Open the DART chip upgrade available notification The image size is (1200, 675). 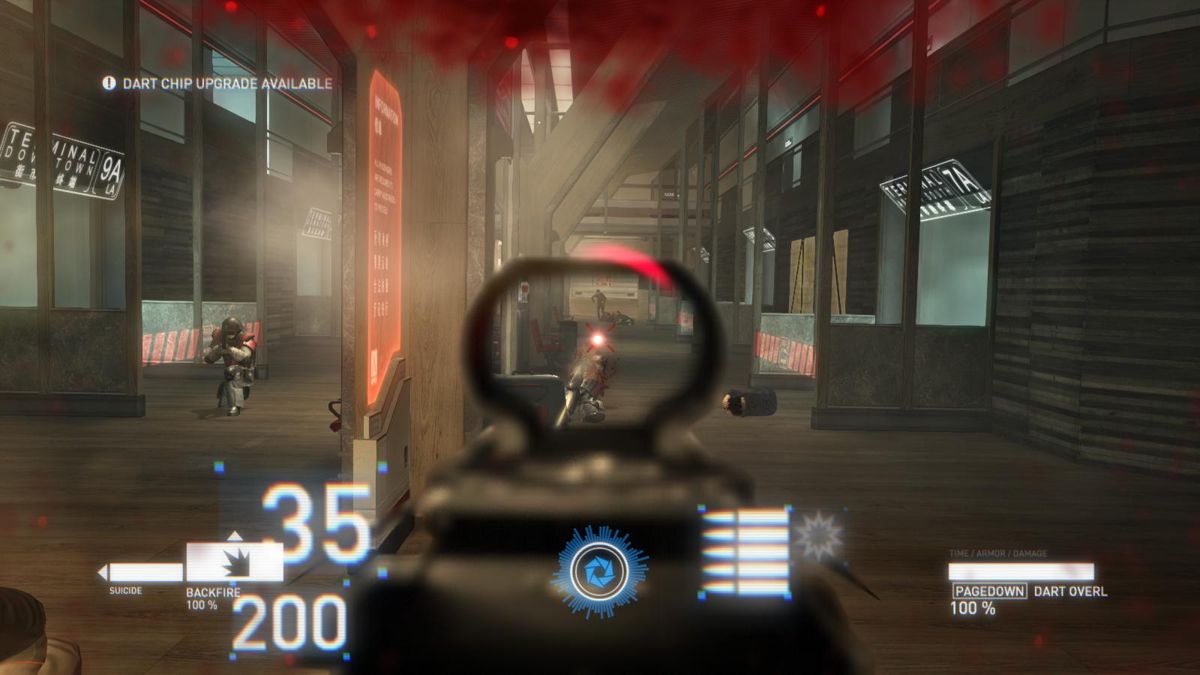217,84
